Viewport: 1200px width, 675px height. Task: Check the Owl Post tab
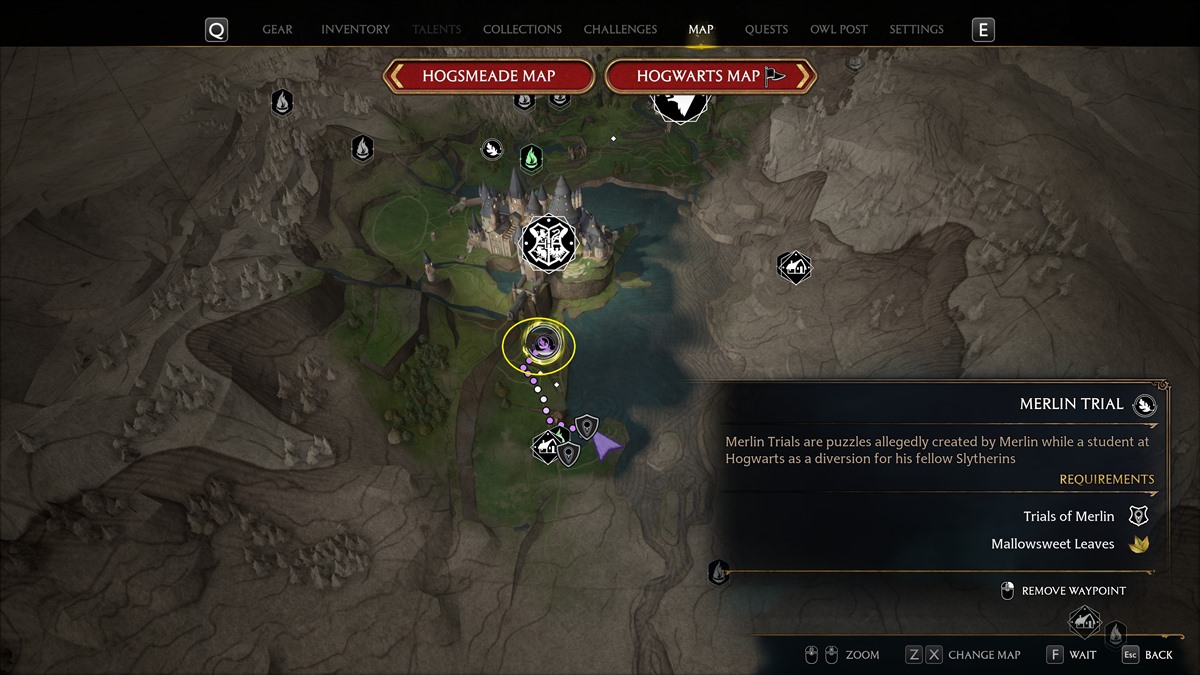(x=839, y=30)
